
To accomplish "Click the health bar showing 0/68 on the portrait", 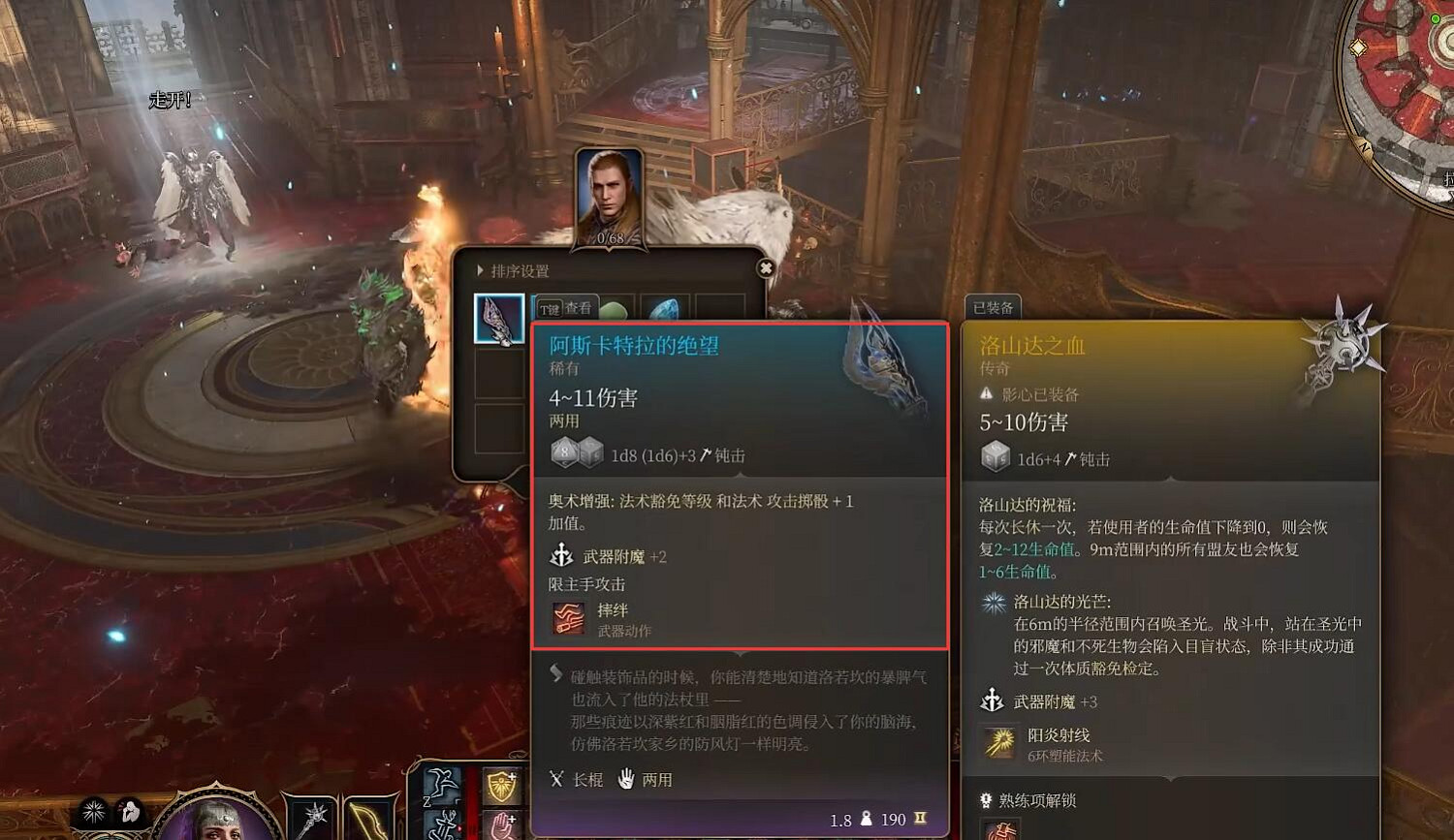I will click(x=609, y=238).
